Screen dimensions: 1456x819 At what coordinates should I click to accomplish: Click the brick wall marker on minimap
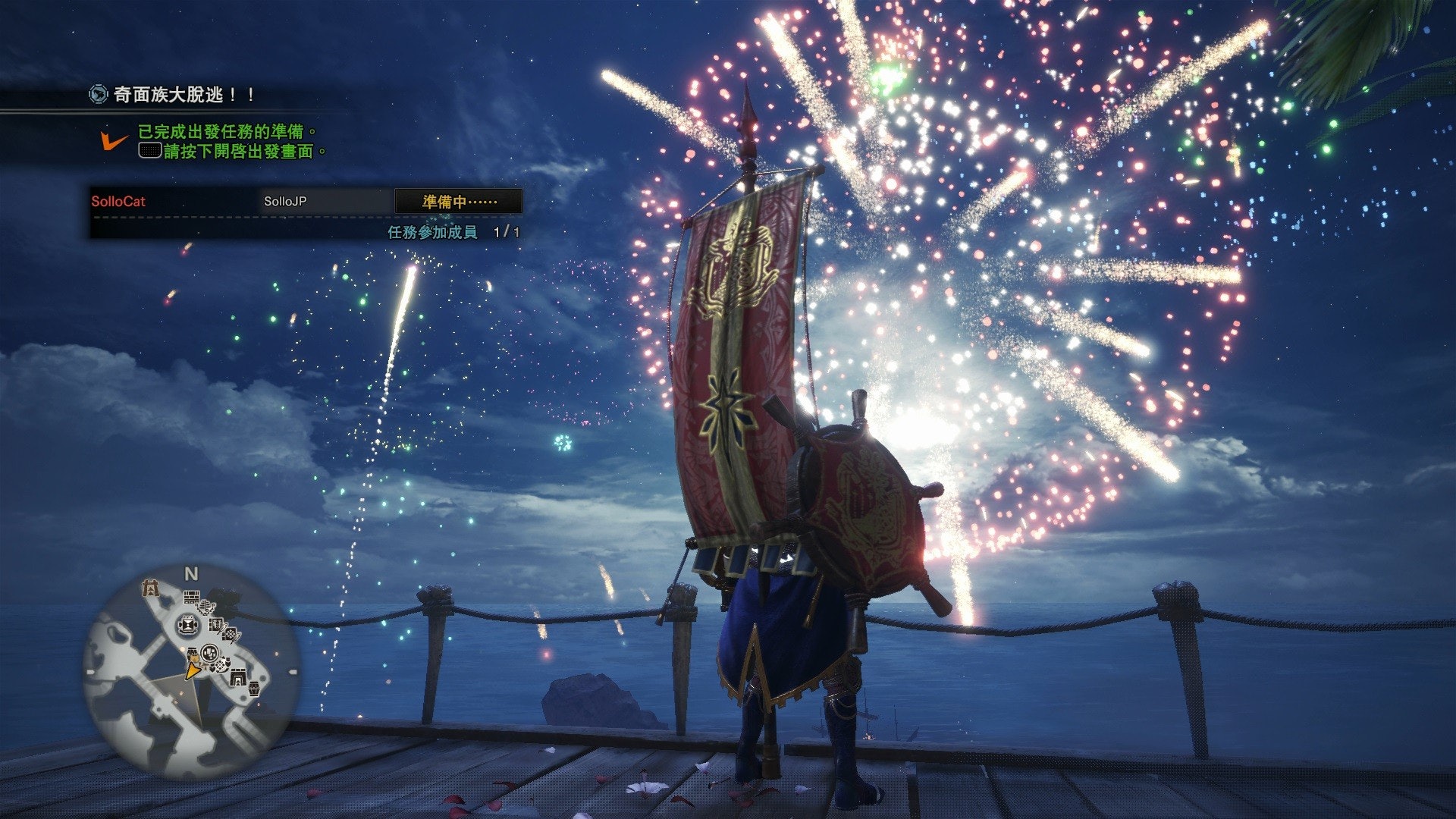coord(191,598)
